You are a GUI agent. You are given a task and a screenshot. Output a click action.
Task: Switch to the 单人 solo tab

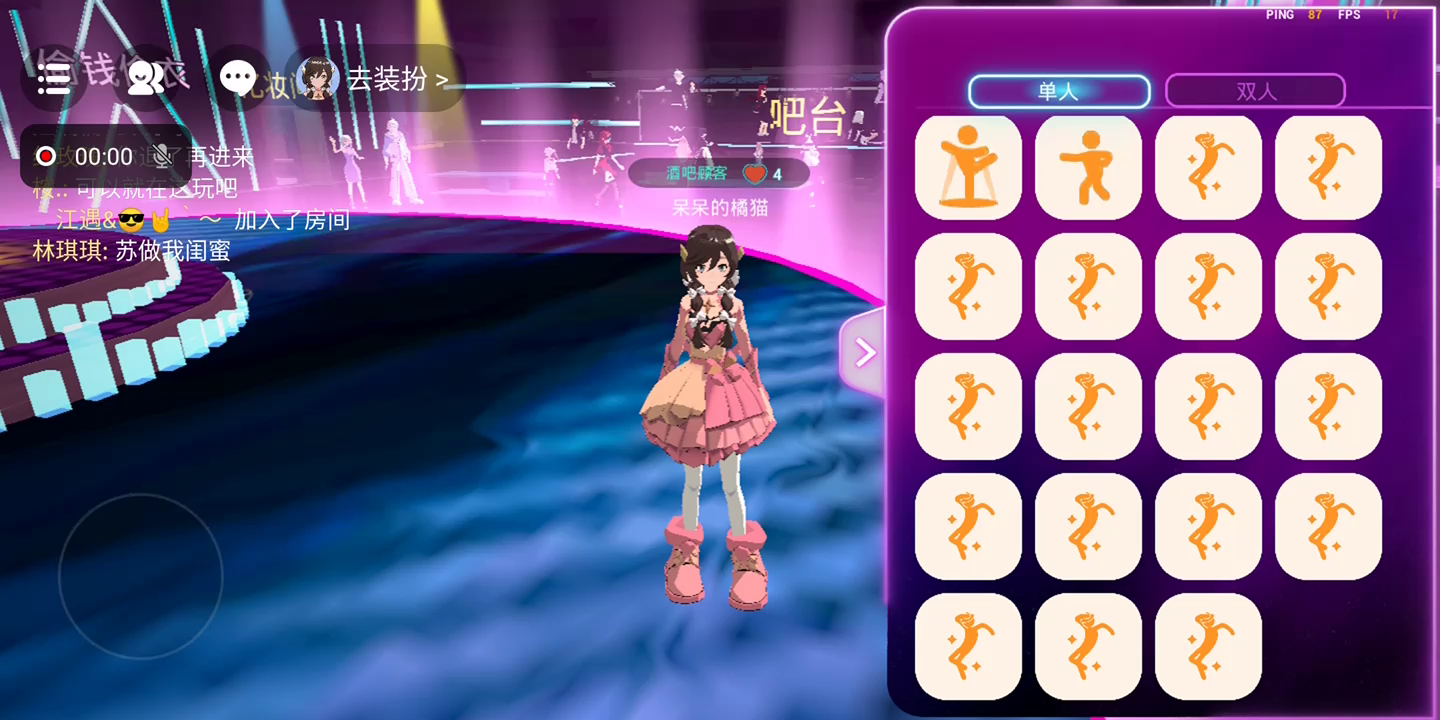pos(1059,91)
